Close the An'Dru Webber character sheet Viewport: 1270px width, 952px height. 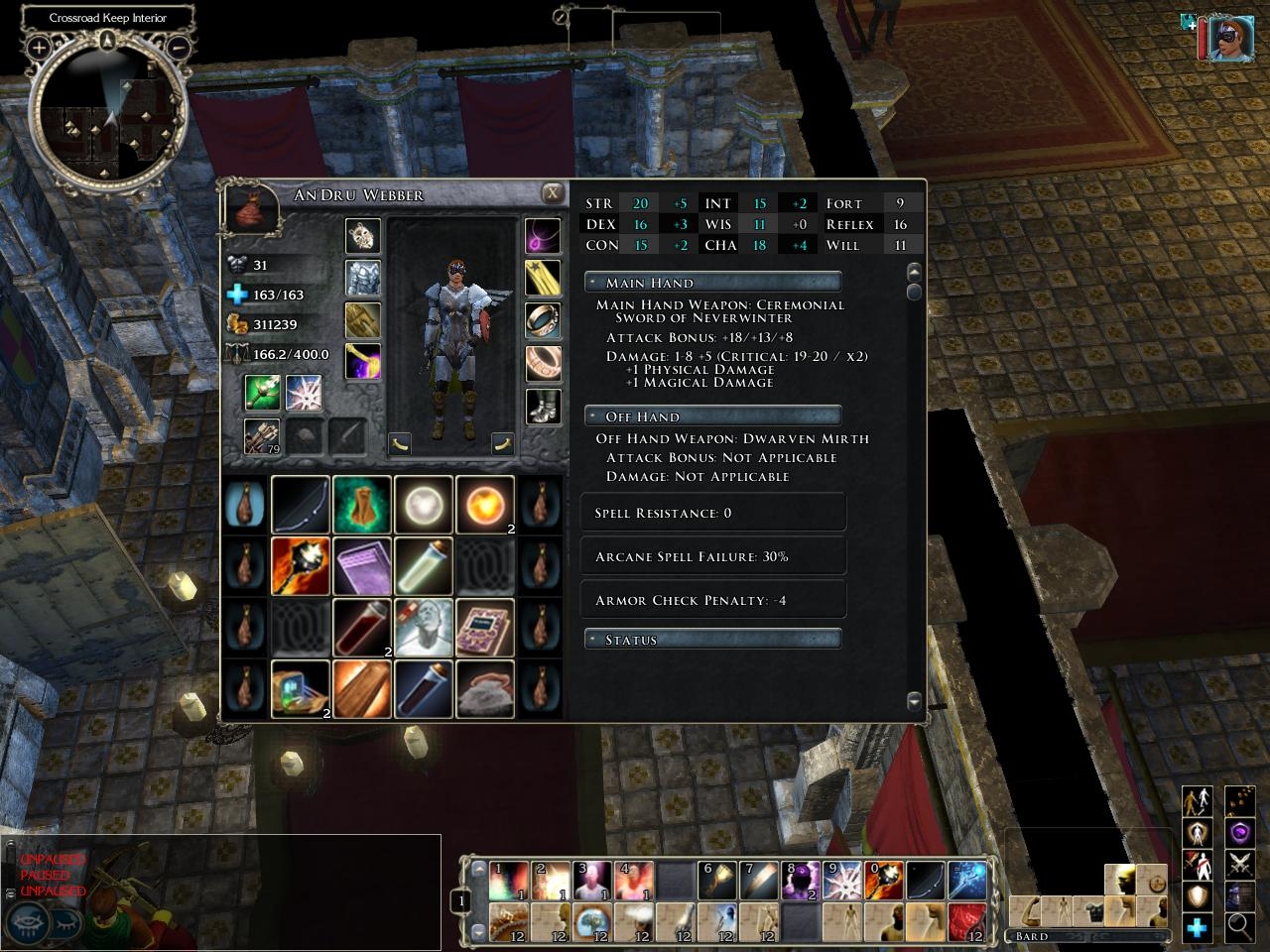pyautogui.click(x=552, y=193)
